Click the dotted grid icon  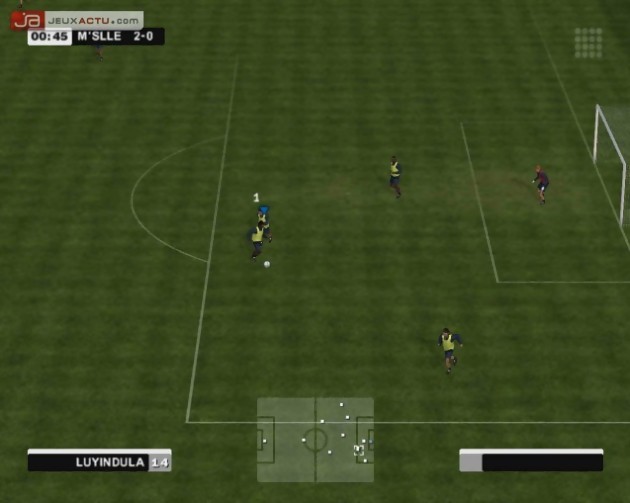click(588, 42)
